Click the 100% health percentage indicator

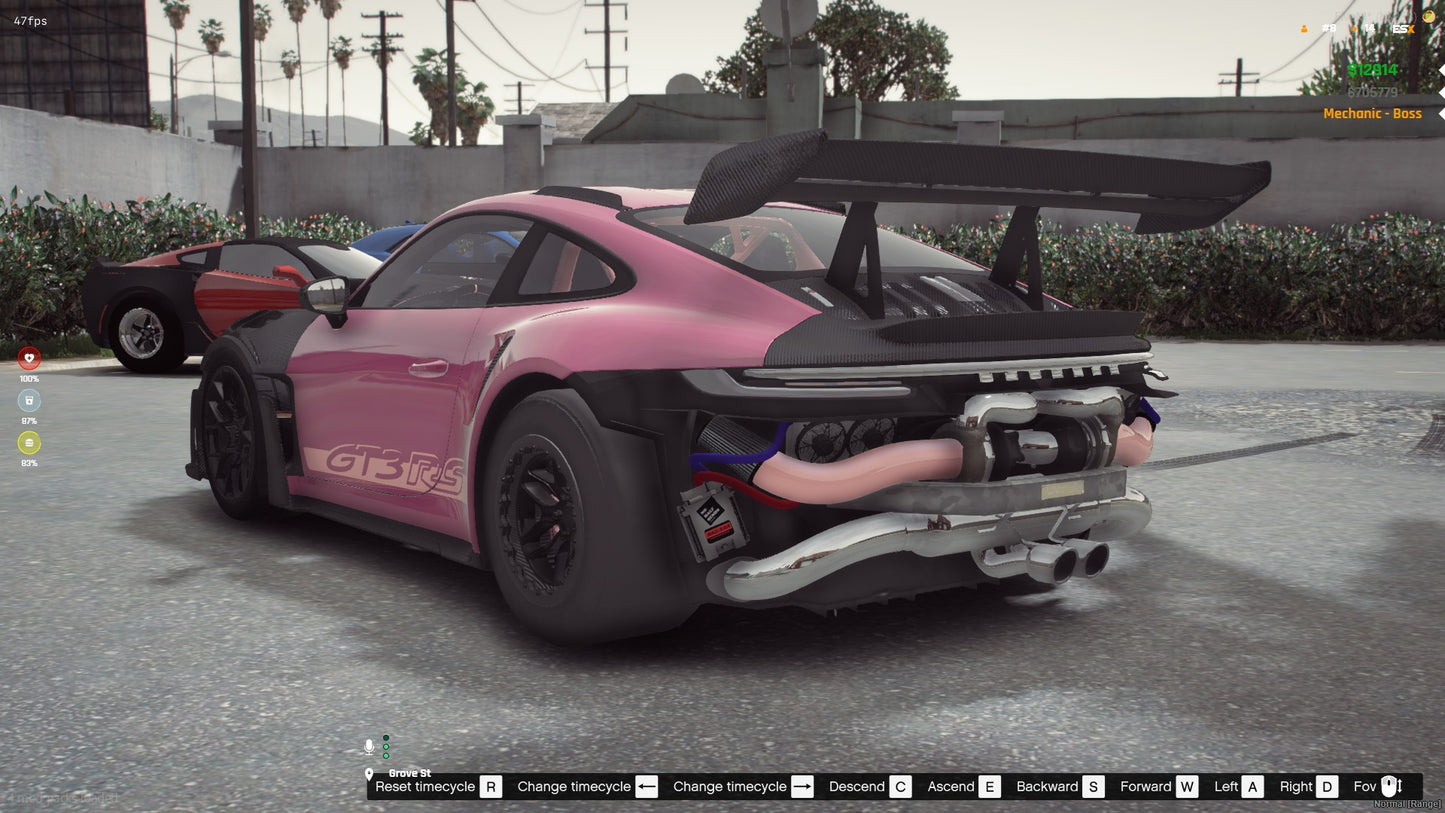(x=28, y=379)
